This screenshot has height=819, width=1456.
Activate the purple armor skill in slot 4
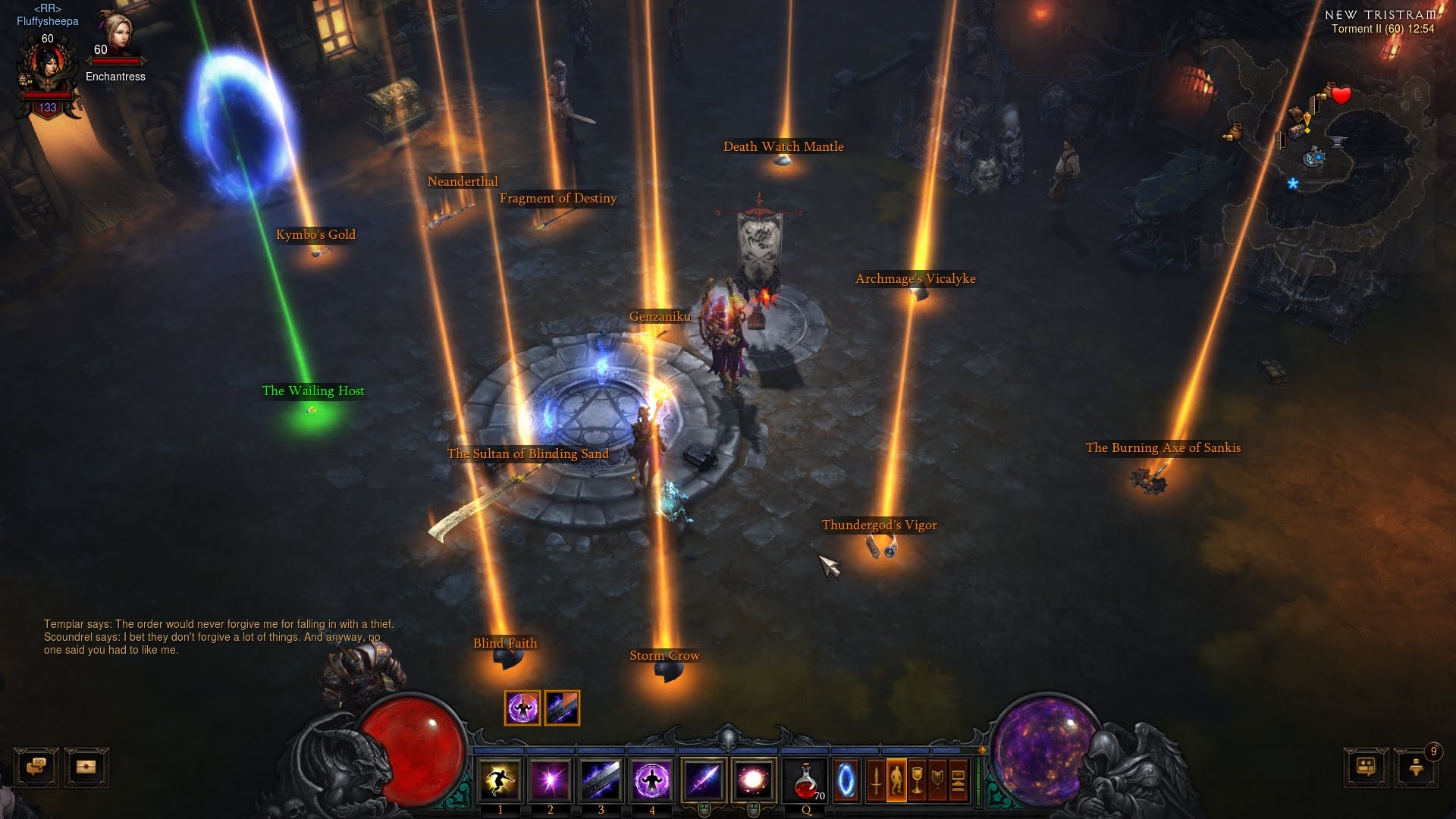coord(652,780)
